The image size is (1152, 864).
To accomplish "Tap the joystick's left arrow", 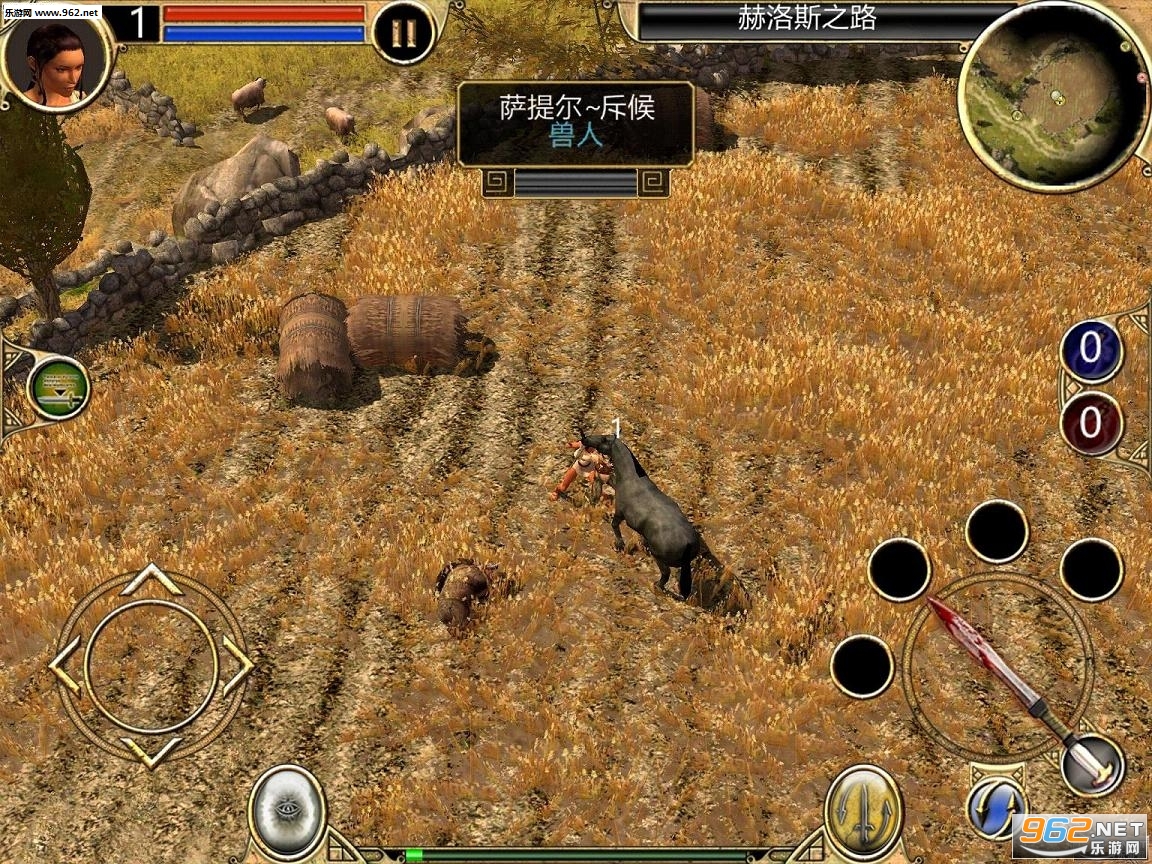I will [64, 666].
